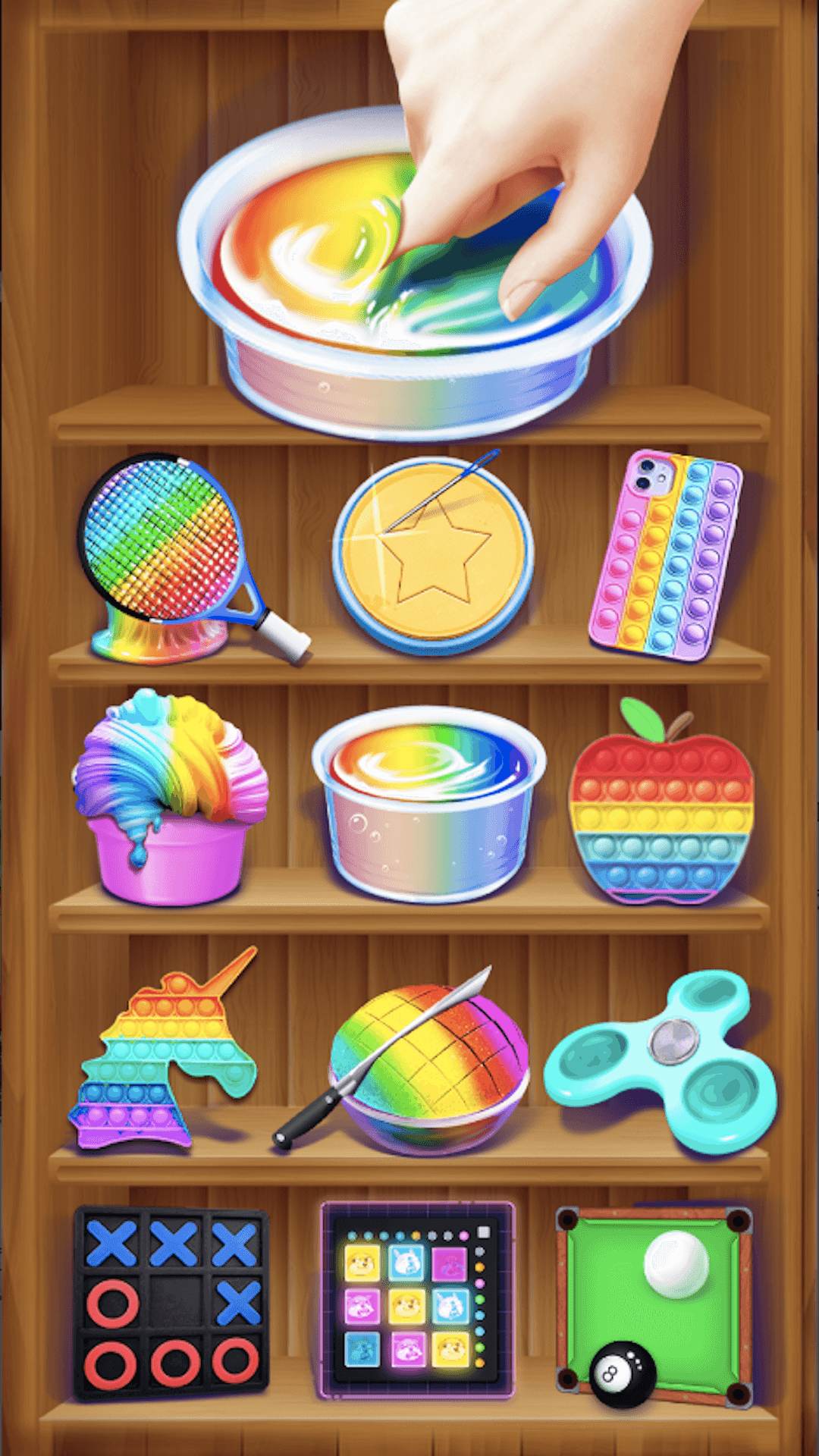Open the fluffy rainbow slime cup
Viewport: 819px width, 1456px height.
[x=171, y=800]
